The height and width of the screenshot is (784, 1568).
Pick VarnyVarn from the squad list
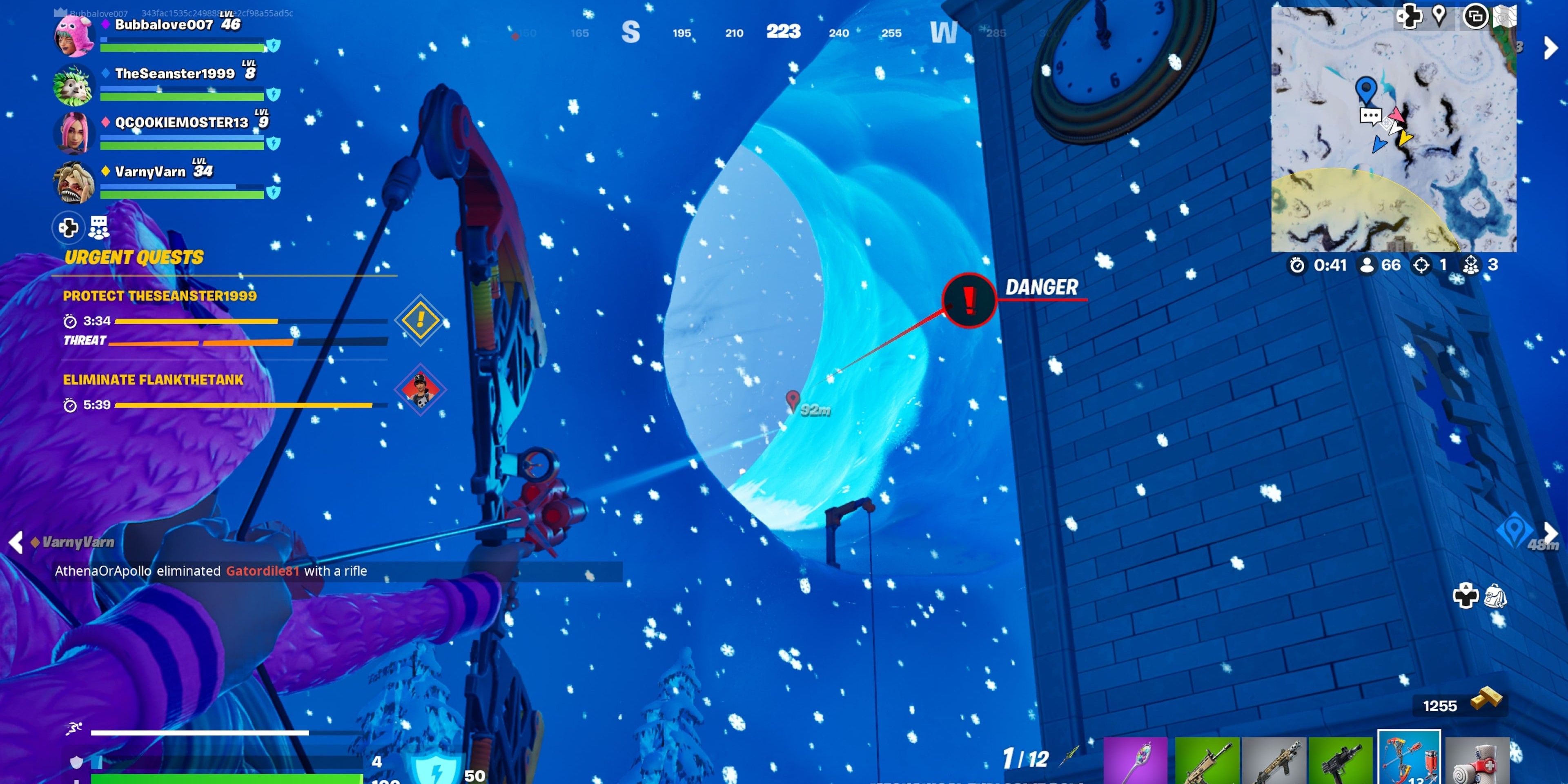coord(150,171)
